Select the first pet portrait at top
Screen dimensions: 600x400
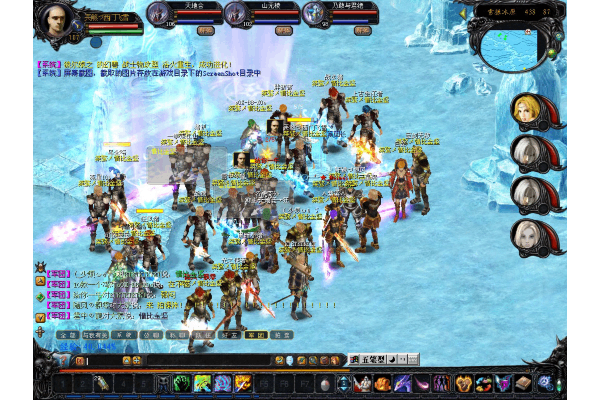(158, 12)
